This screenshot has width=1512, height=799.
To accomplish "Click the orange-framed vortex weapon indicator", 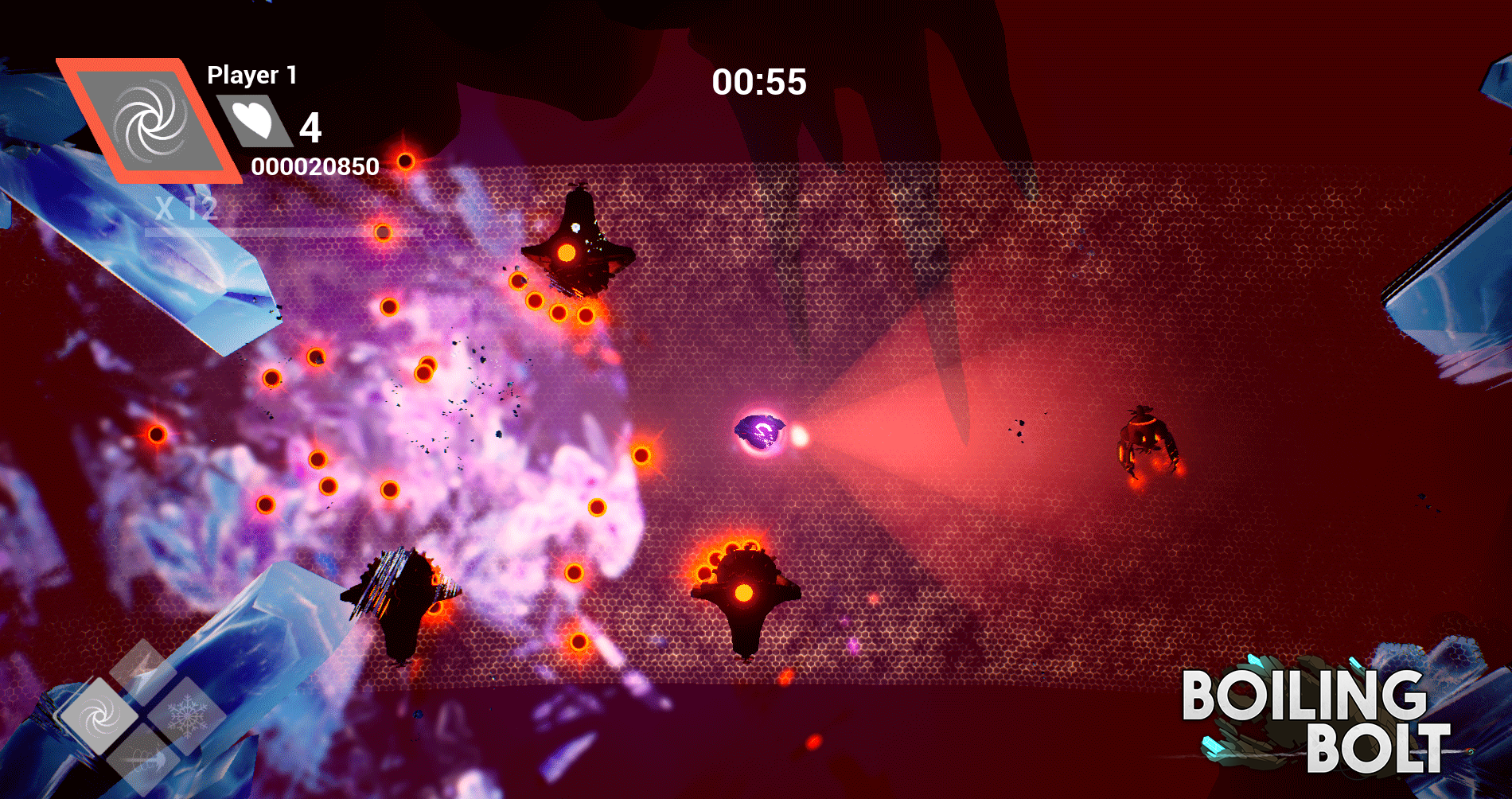I will 150,121.
